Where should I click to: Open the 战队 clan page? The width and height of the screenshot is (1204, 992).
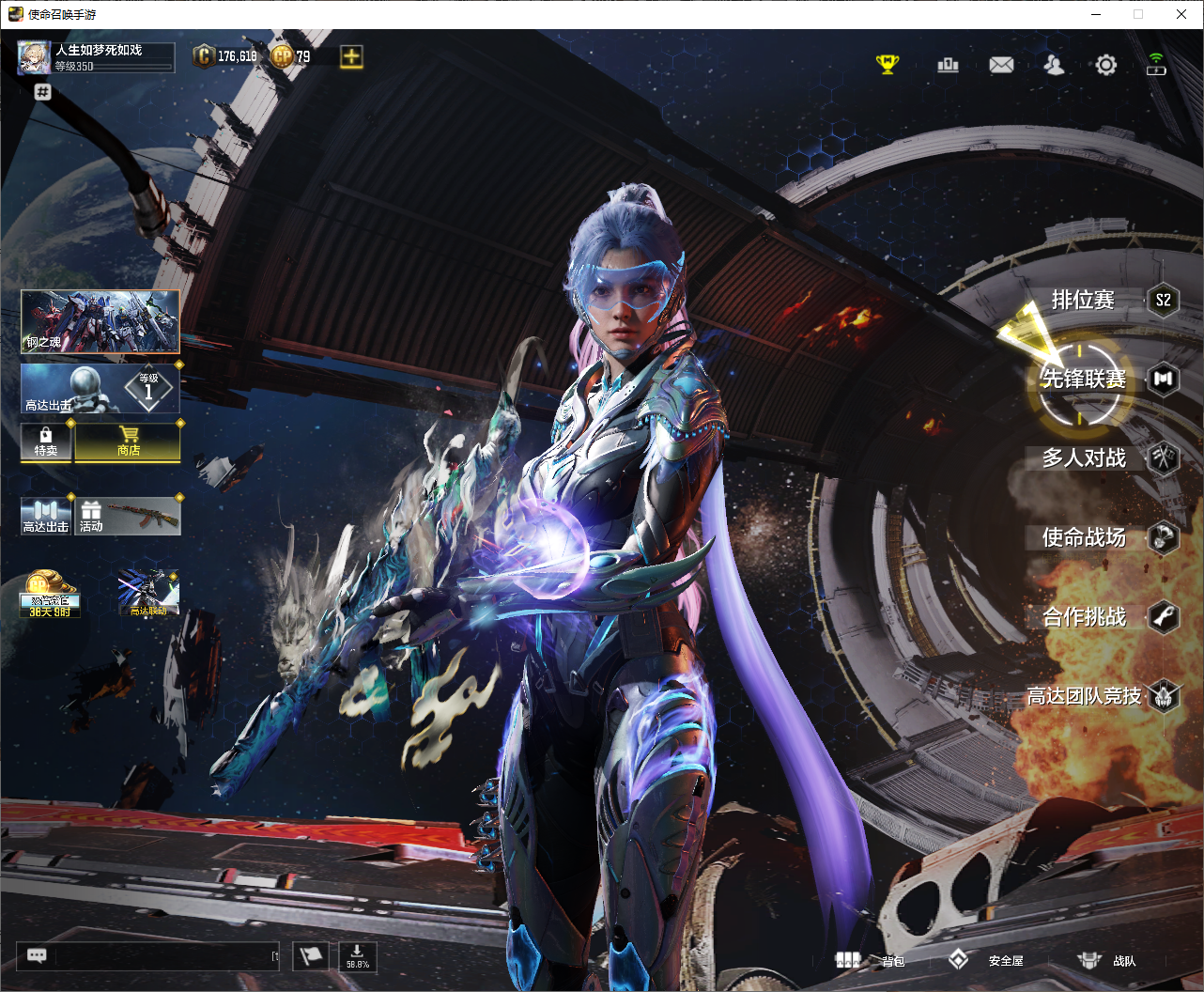tap(1106, 960)
